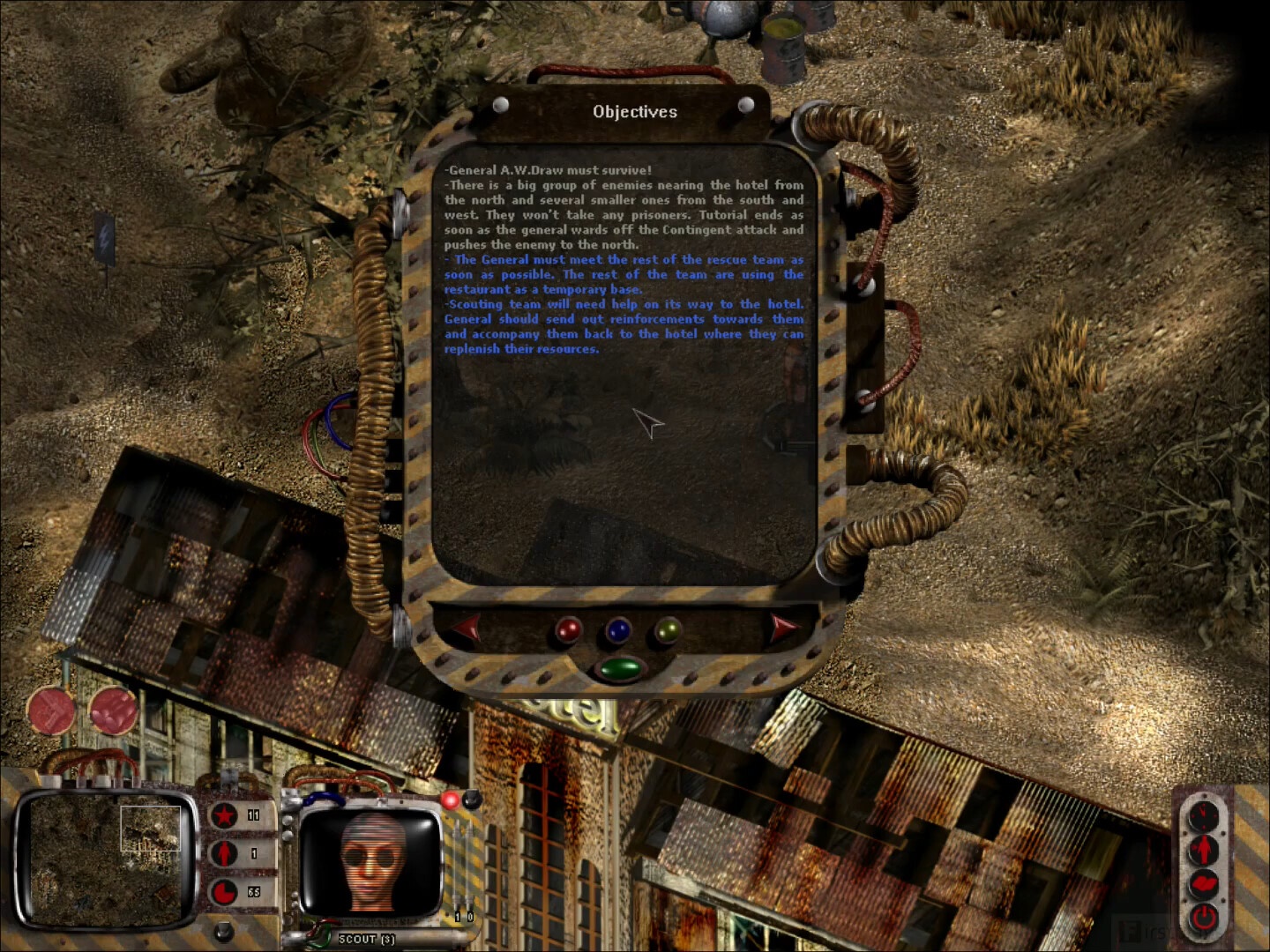Click the left red round button above minimap
1270x952 pixels.
pyautogui.click(x=51, y=710)
